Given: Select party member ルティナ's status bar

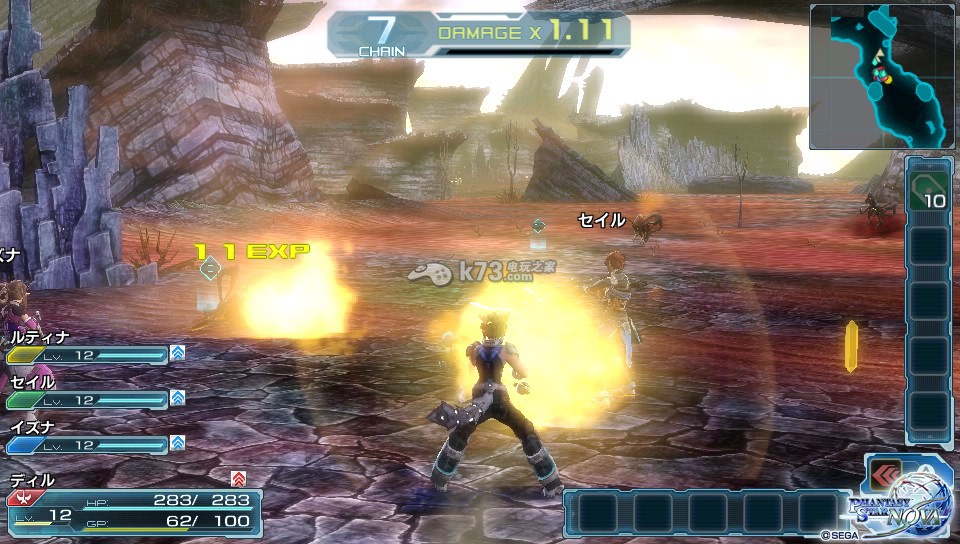Looking at the screenshot, I should tap(88, 355).
